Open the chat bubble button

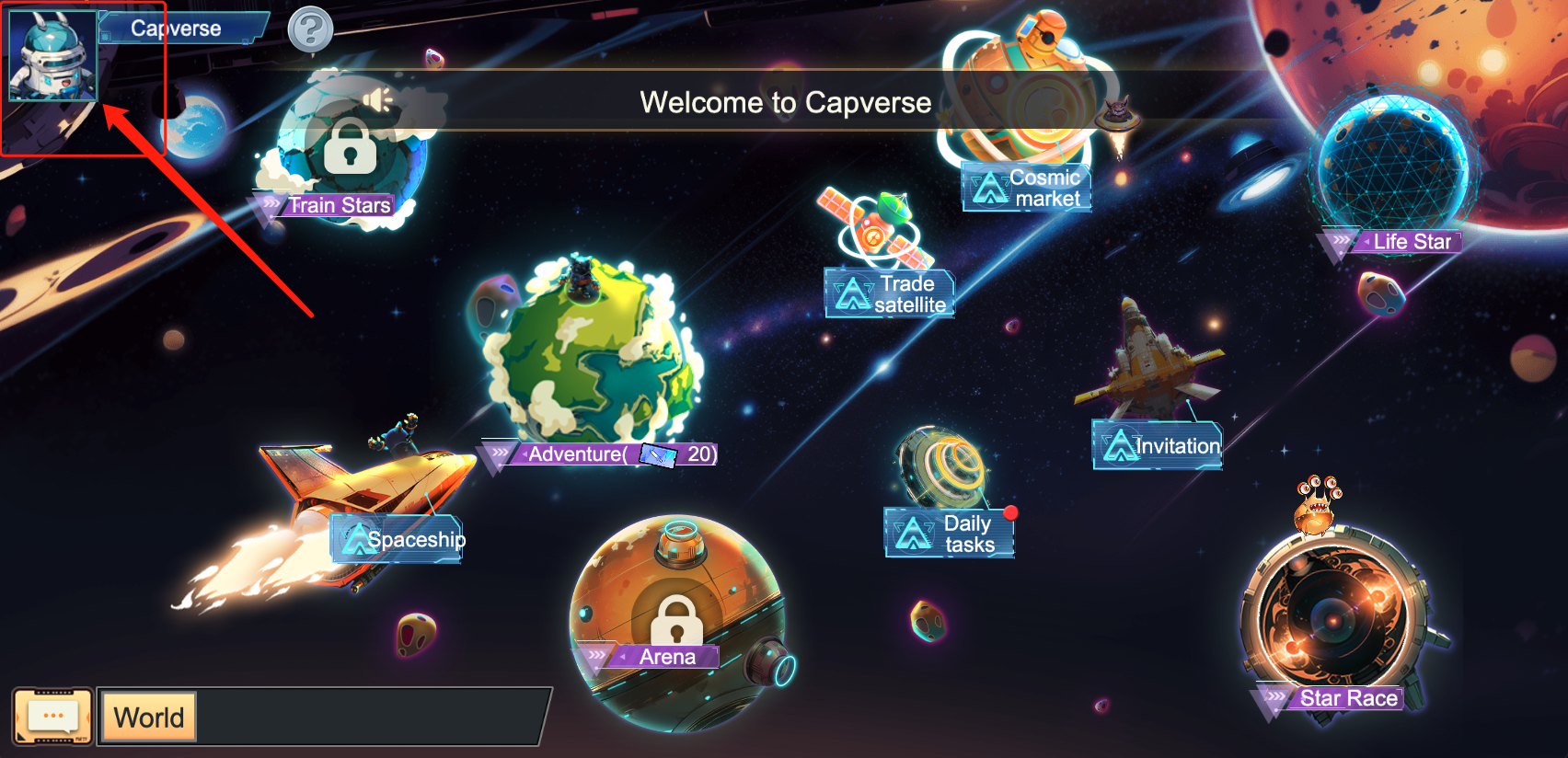(x=52, y=716)
